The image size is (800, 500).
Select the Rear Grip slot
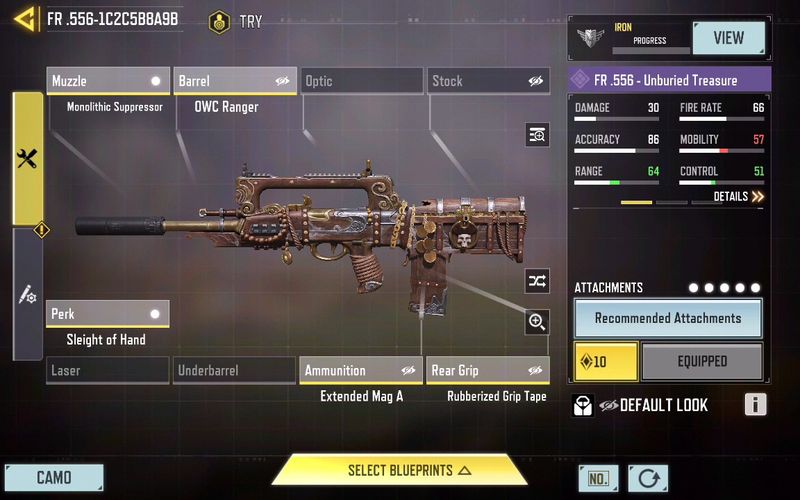point(488,371)
